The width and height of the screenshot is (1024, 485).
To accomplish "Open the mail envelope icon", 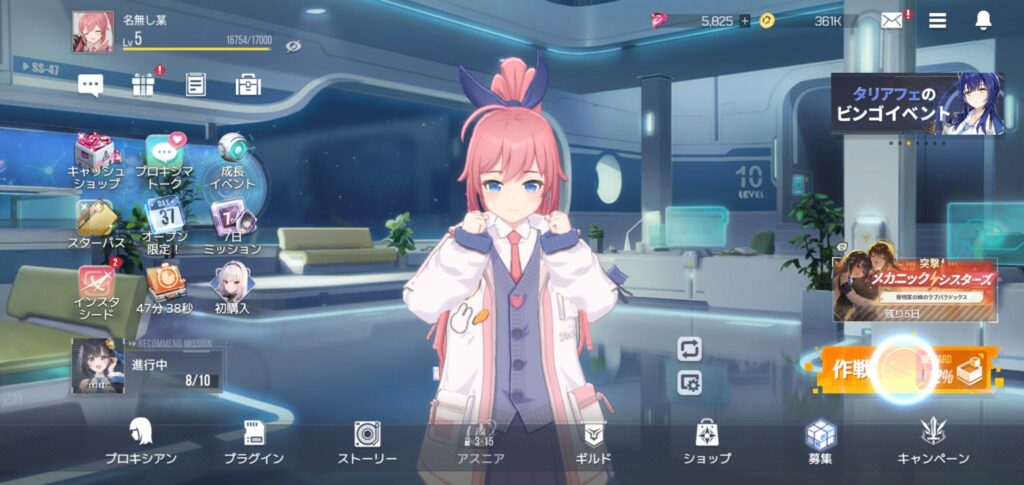I will [891, 21].
